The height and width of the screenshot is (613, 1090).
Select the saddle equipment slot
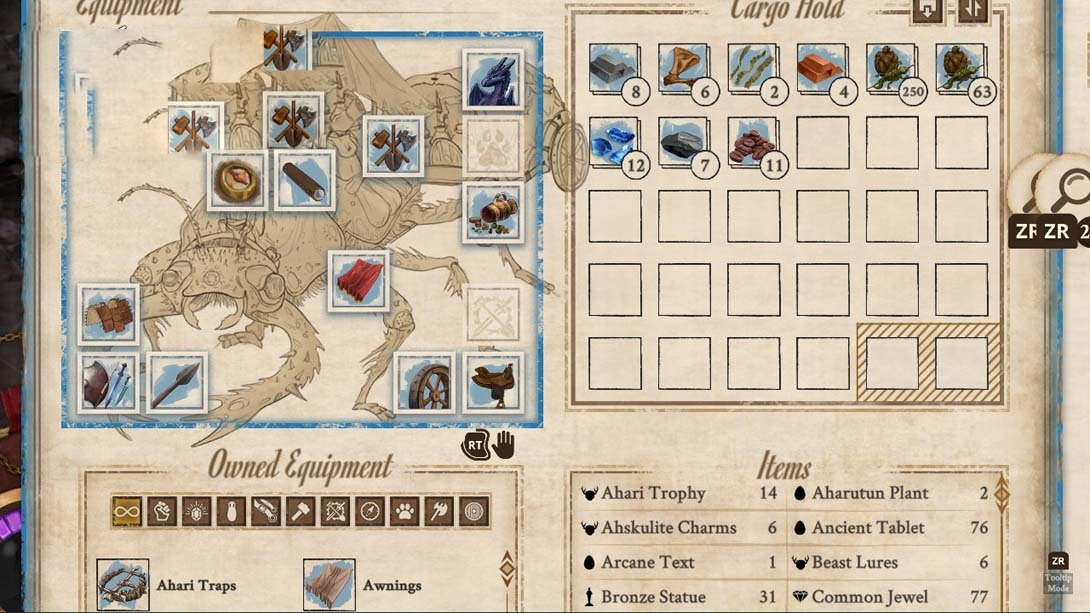click(x=493, y=382)
